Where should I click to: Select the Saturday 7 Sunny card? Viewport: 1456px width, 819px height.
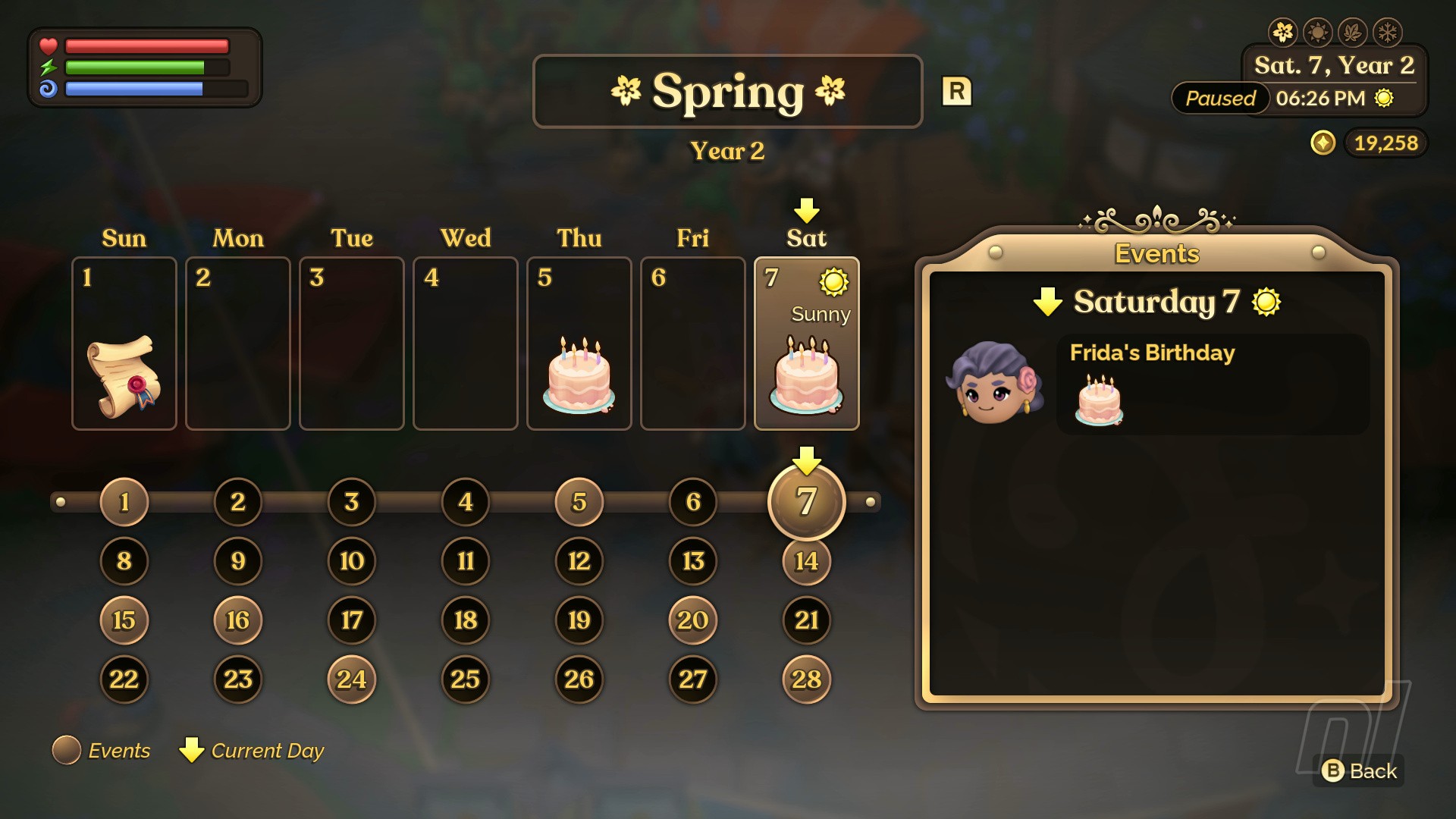pyautogui.click(x=807, y=344)
